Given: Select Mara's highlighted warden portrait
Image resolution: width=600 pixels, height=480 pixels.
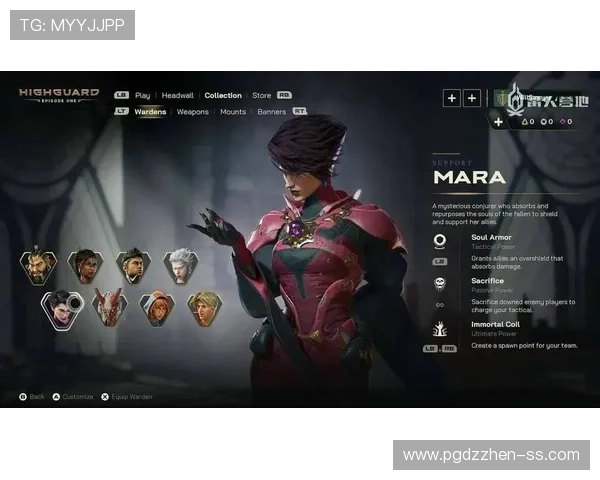Looking at the screenshot, I should click(62, 308).
